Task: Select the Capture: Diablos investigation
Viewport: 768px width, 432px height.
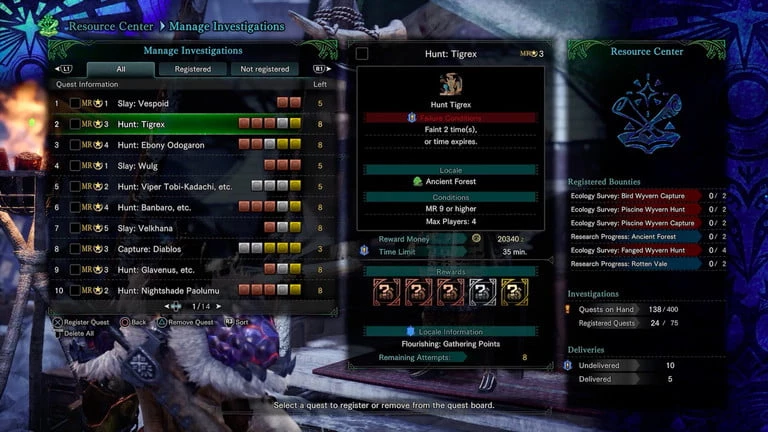Action: pos(180,248)
